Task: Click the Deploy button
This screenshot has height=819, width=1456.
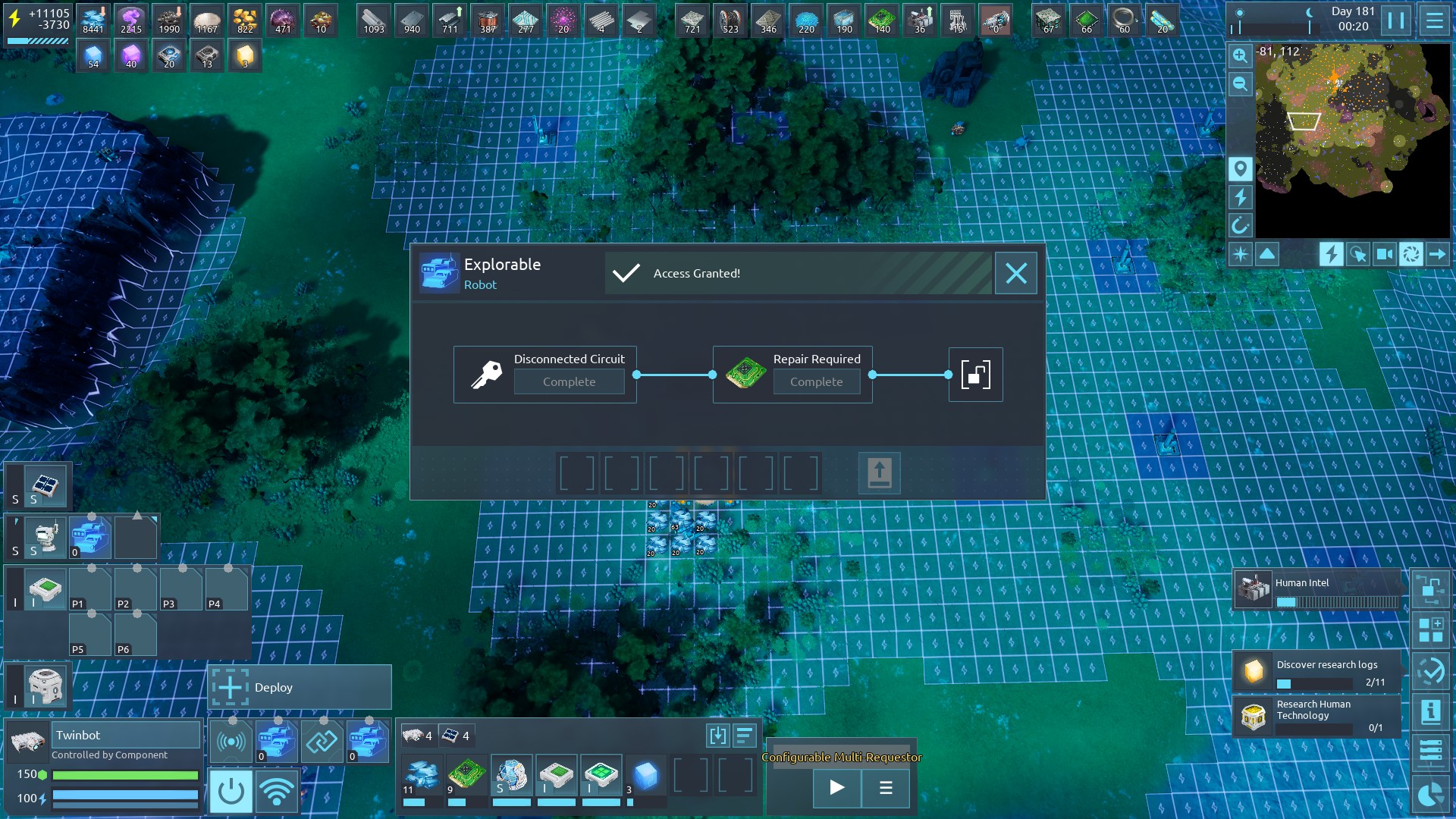Action: (300, 688)
